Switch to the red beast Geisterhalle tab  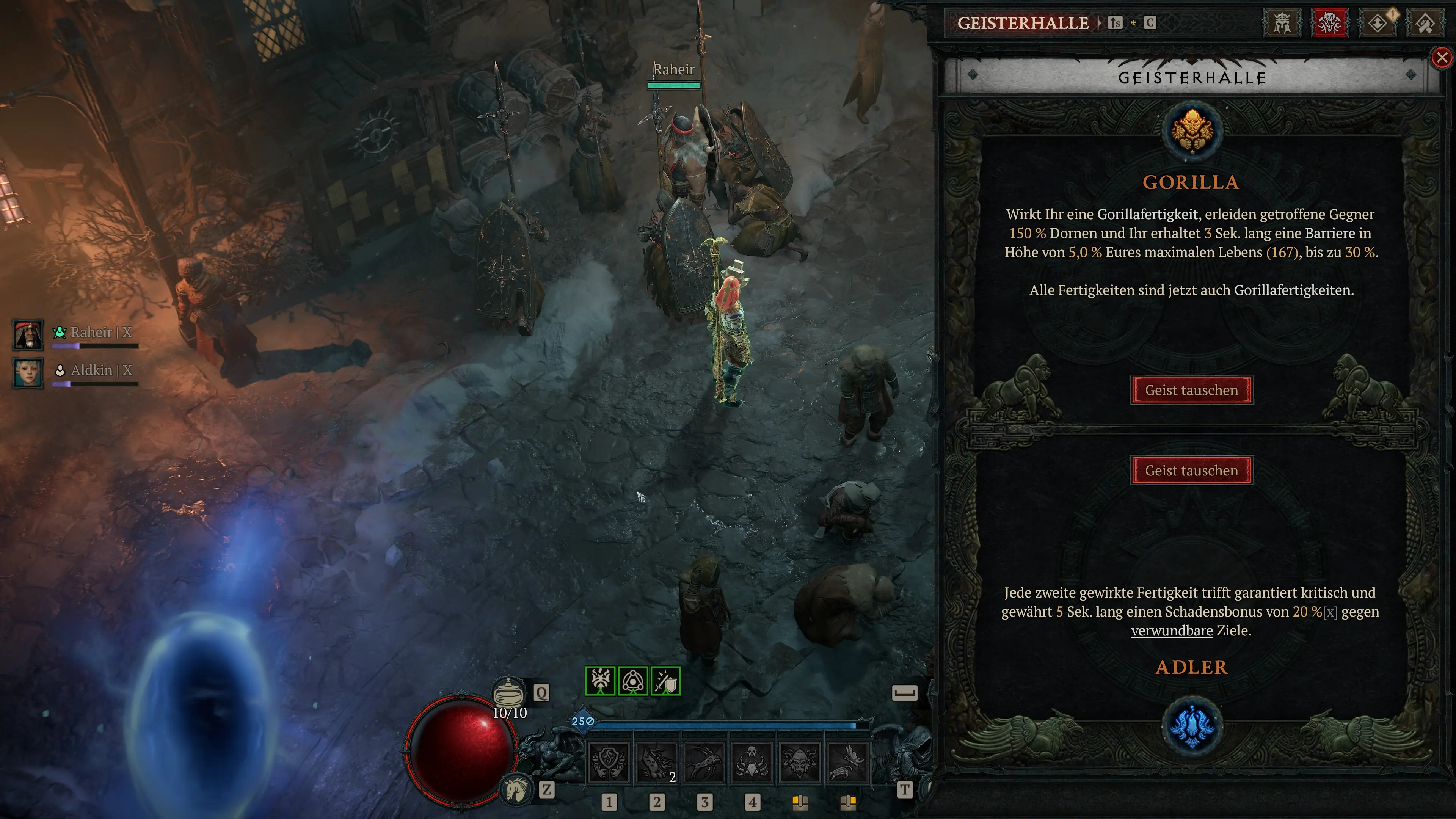(1329, 24)
